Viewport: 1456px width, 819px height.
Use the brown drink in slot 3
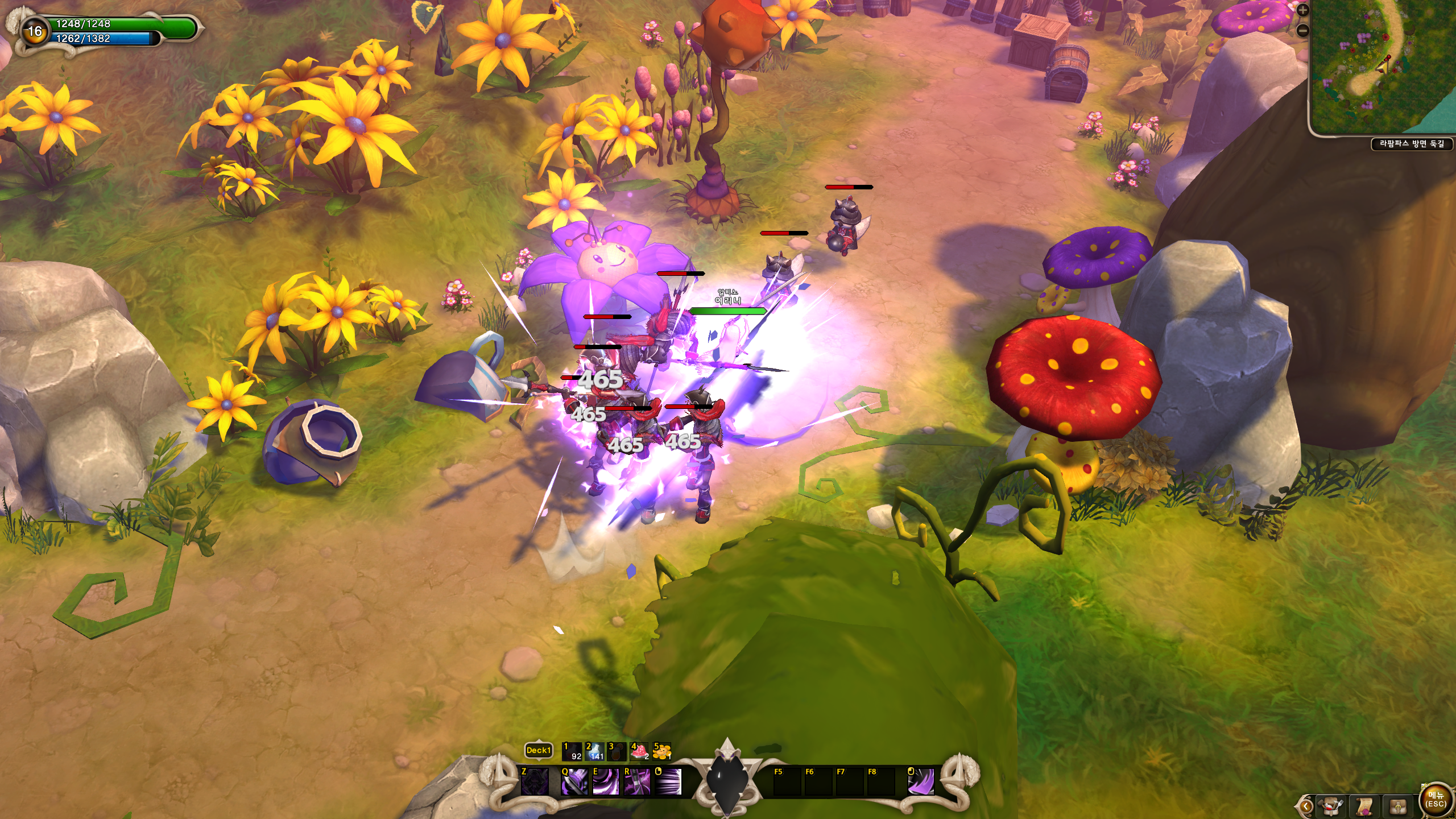pos(617,751)
